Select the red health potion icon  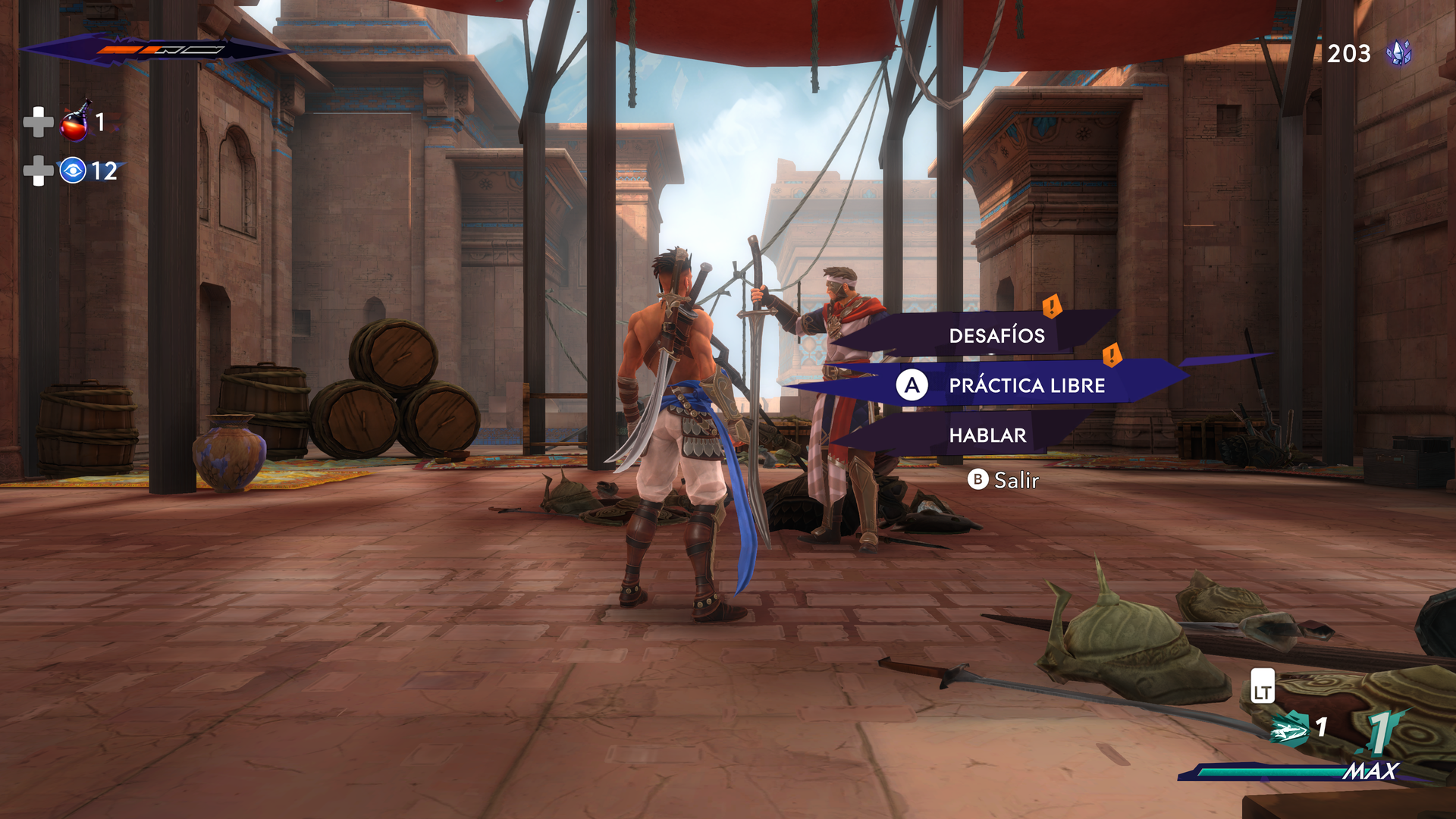75,122
